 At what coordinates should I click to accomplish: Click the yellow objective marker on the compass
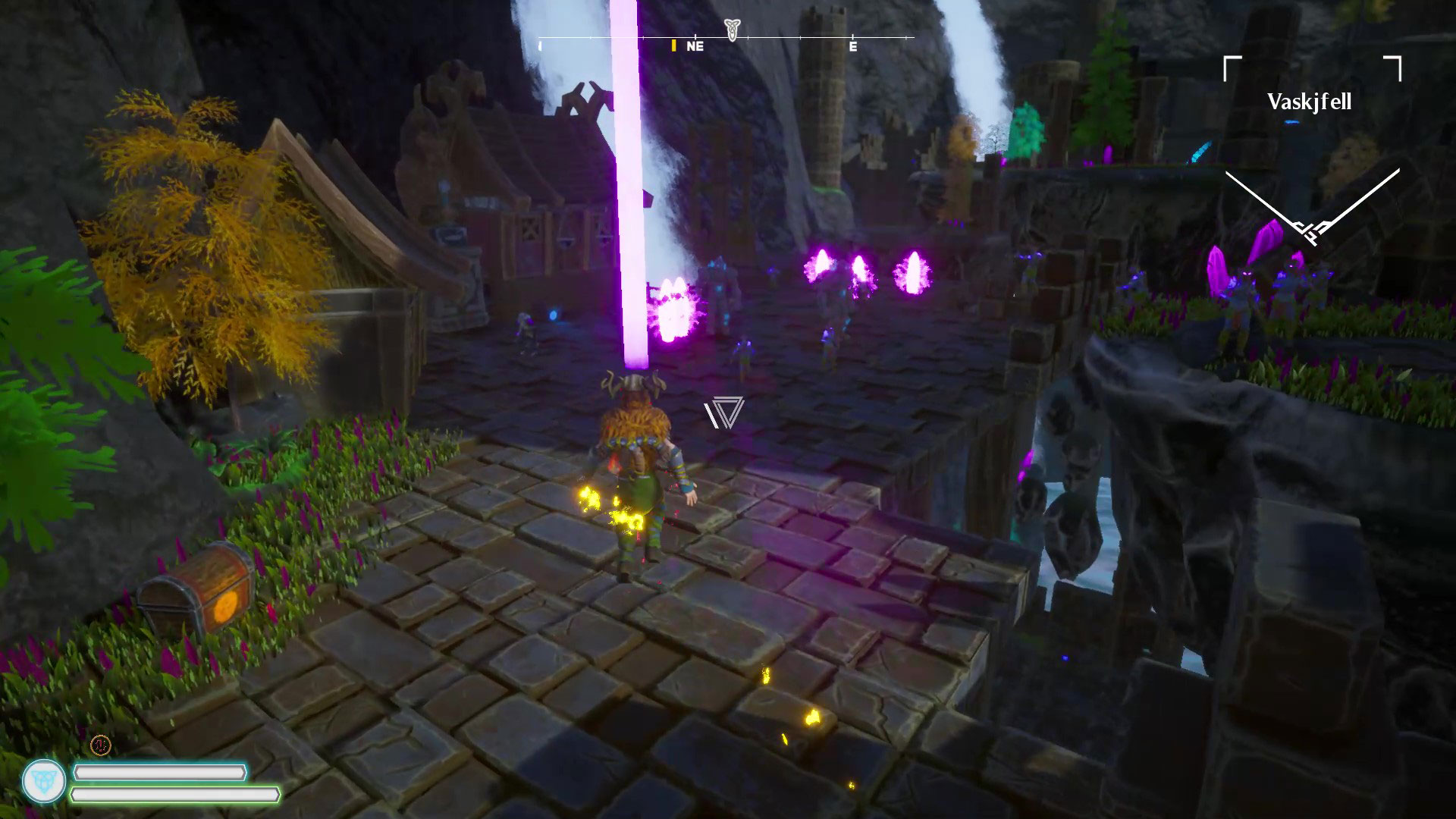[673, 45]
